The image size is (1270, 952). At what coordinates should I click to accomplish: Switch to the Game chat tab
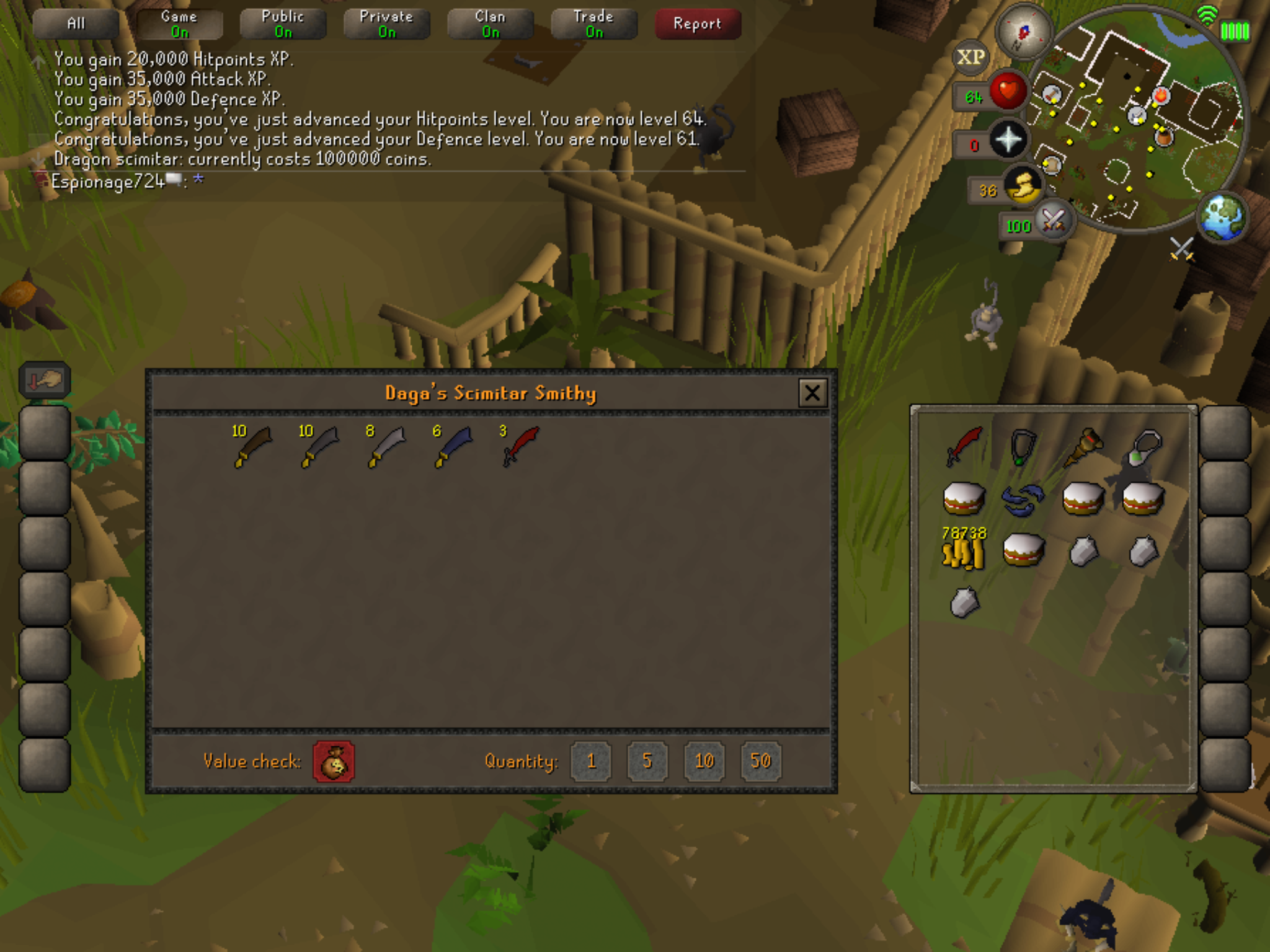179,24
